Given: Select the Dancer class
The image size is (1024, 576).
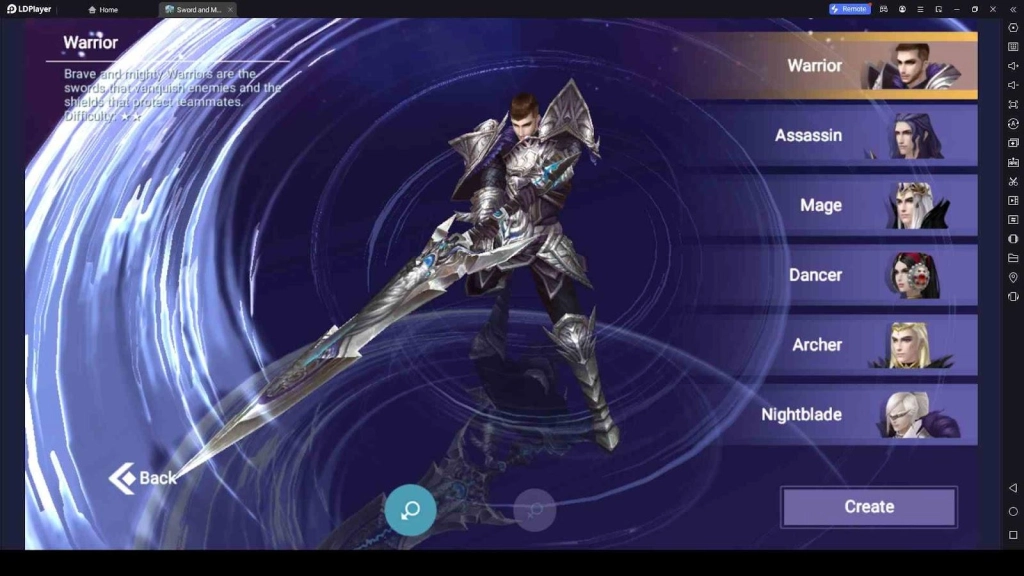Looking at the screenshot, I should pyautogui.click(x=840, y=275).
